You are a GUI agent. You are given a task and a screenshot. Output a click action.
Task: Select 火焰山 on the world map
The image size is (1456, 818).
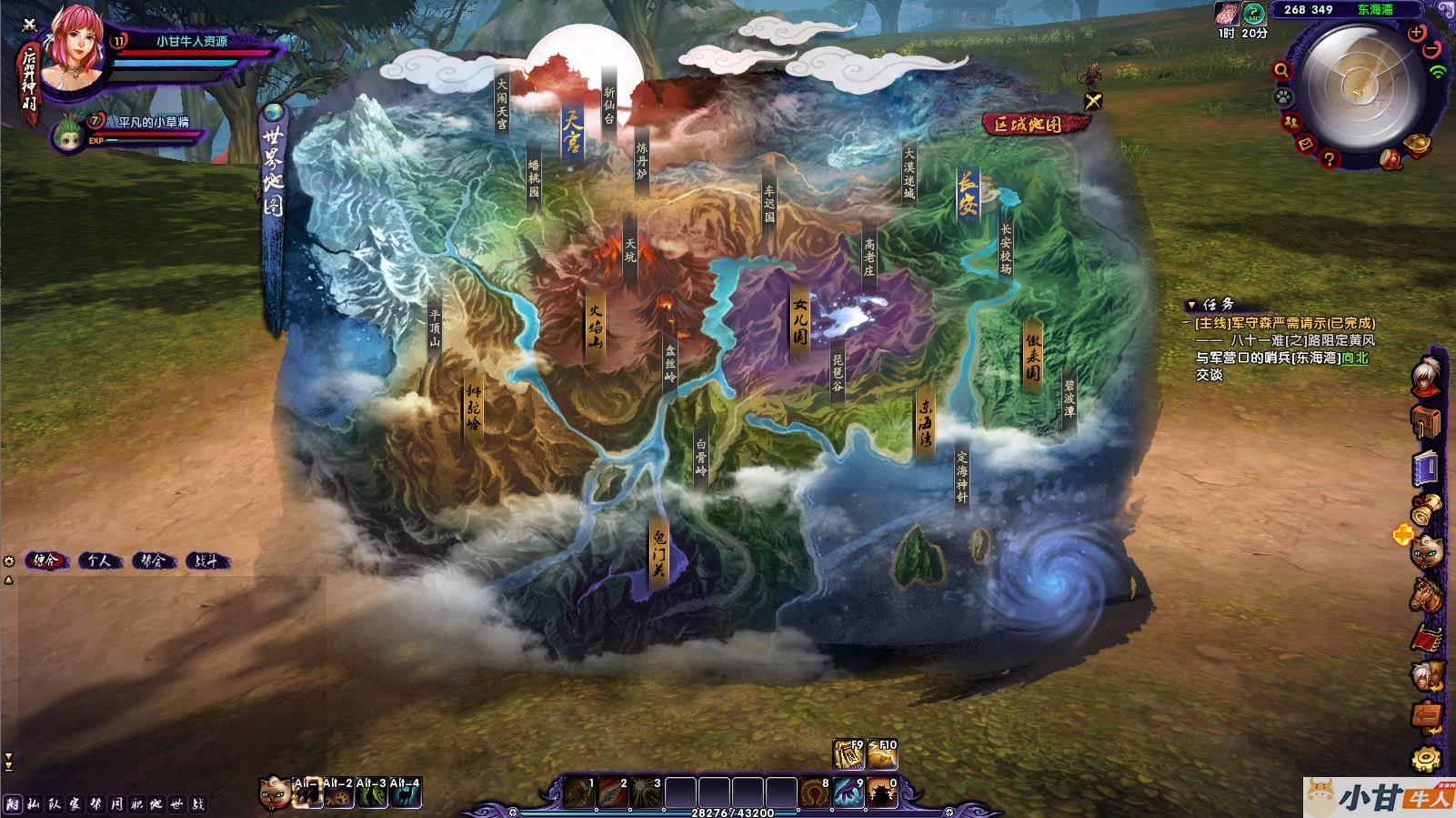coord(596,325)
